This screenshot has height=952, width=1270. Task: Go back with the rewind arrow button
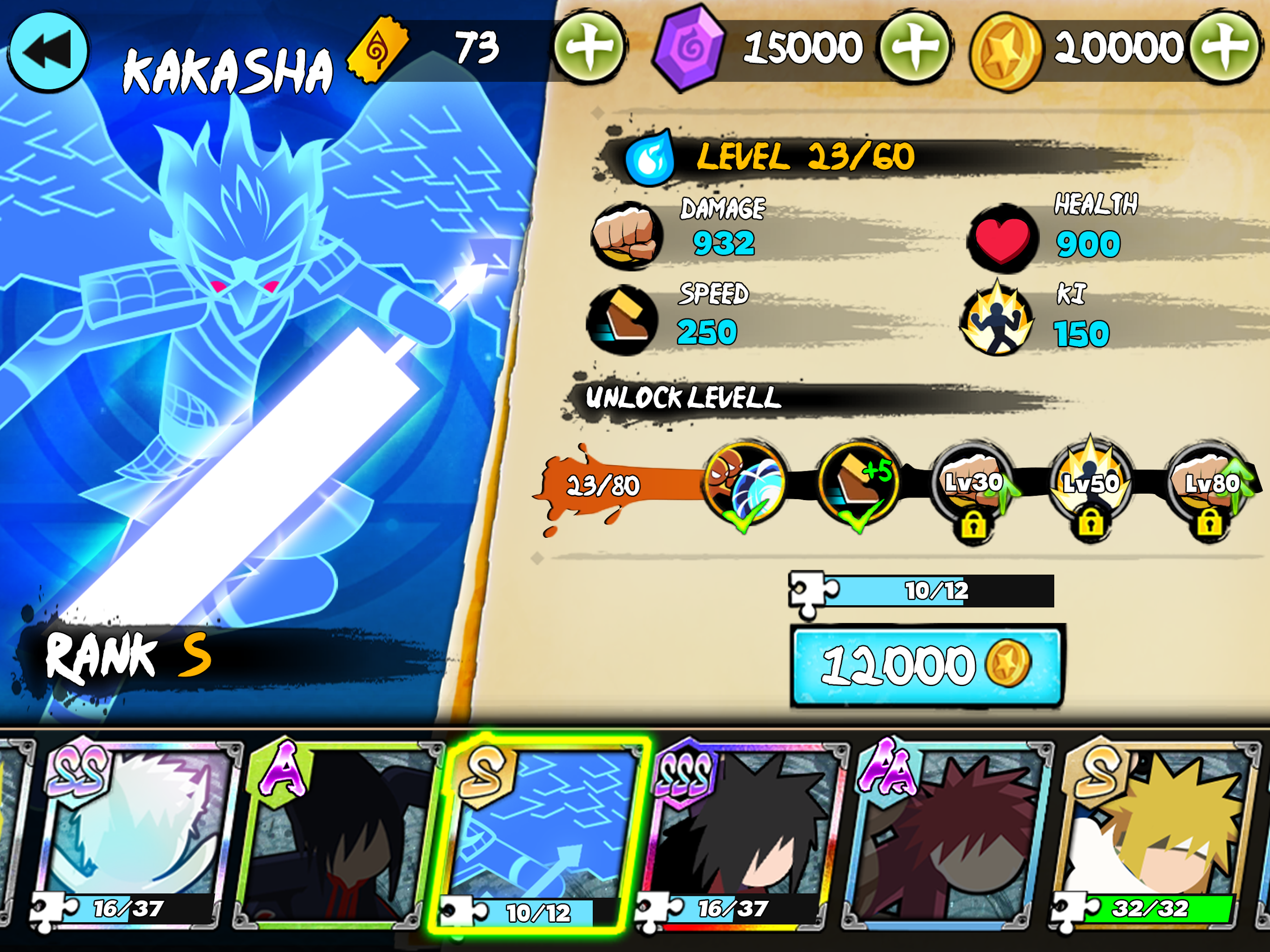click(x=48, y=51)
